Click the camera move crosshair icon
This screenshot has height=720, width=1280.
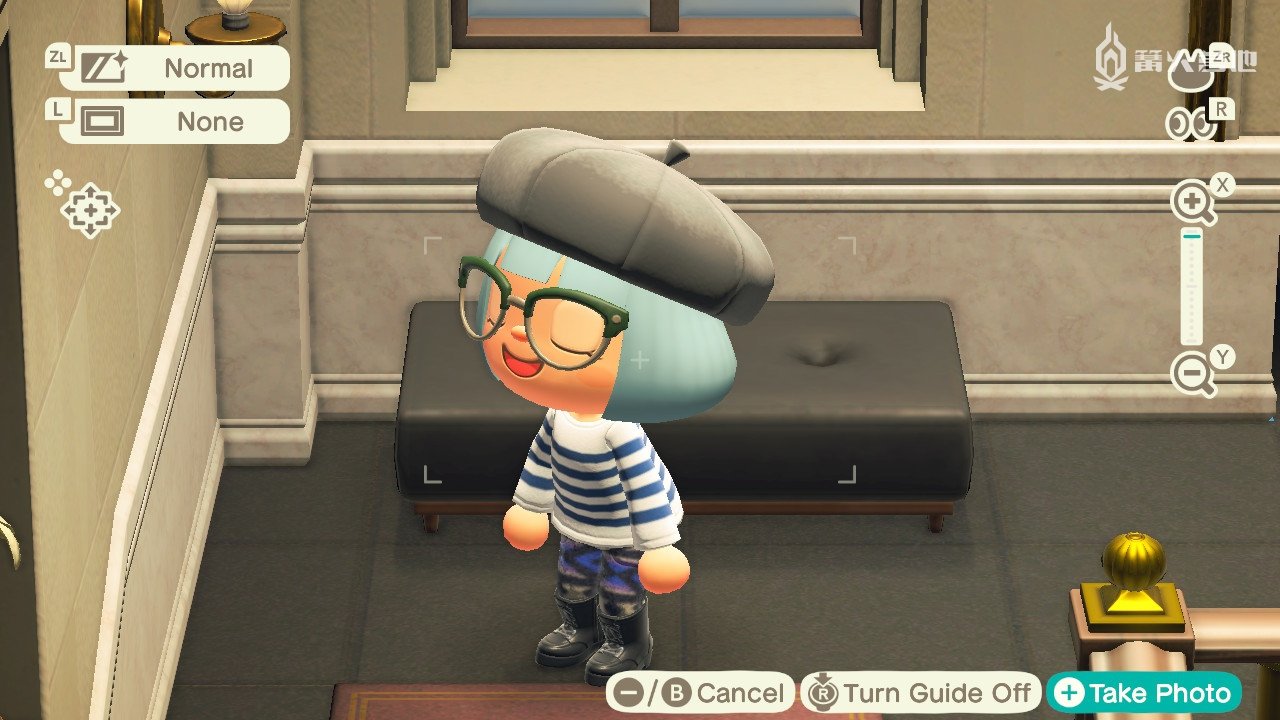tap(89, 209)
